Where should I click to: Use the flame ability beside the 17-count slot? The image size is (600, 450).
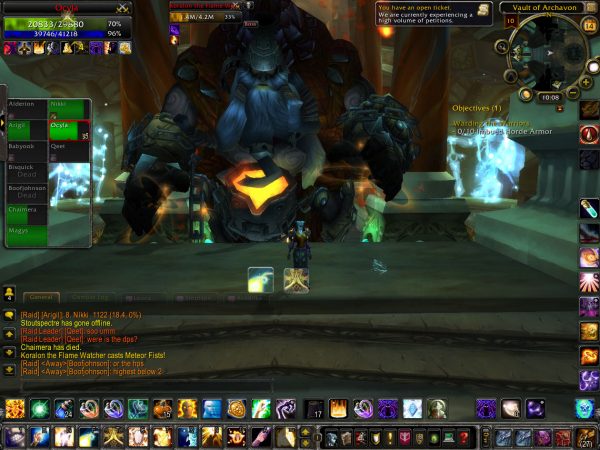[338, 408]
